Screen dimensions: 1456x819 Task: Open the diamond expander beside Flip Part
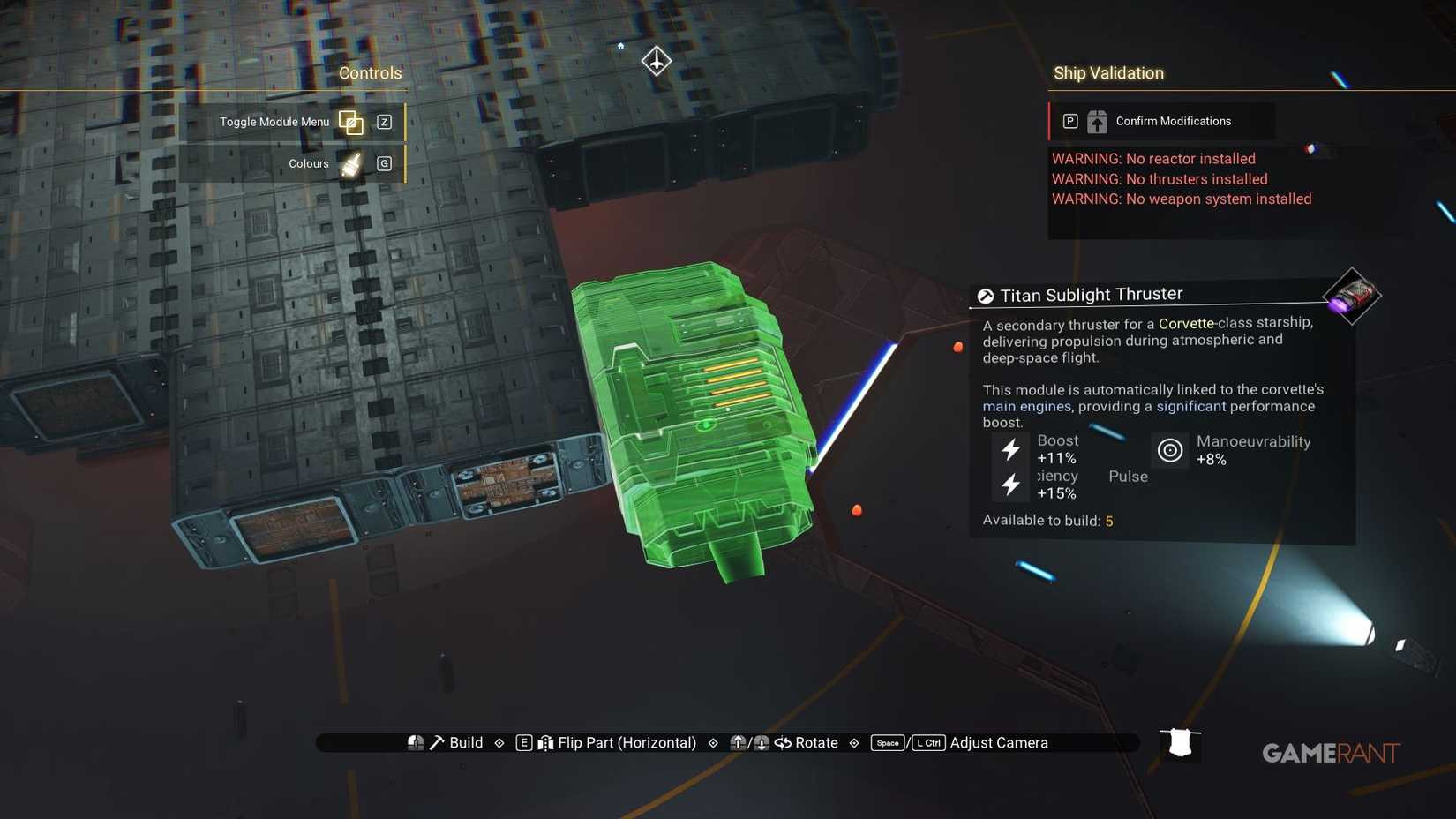pyautogui.click(x=712, y=742)
